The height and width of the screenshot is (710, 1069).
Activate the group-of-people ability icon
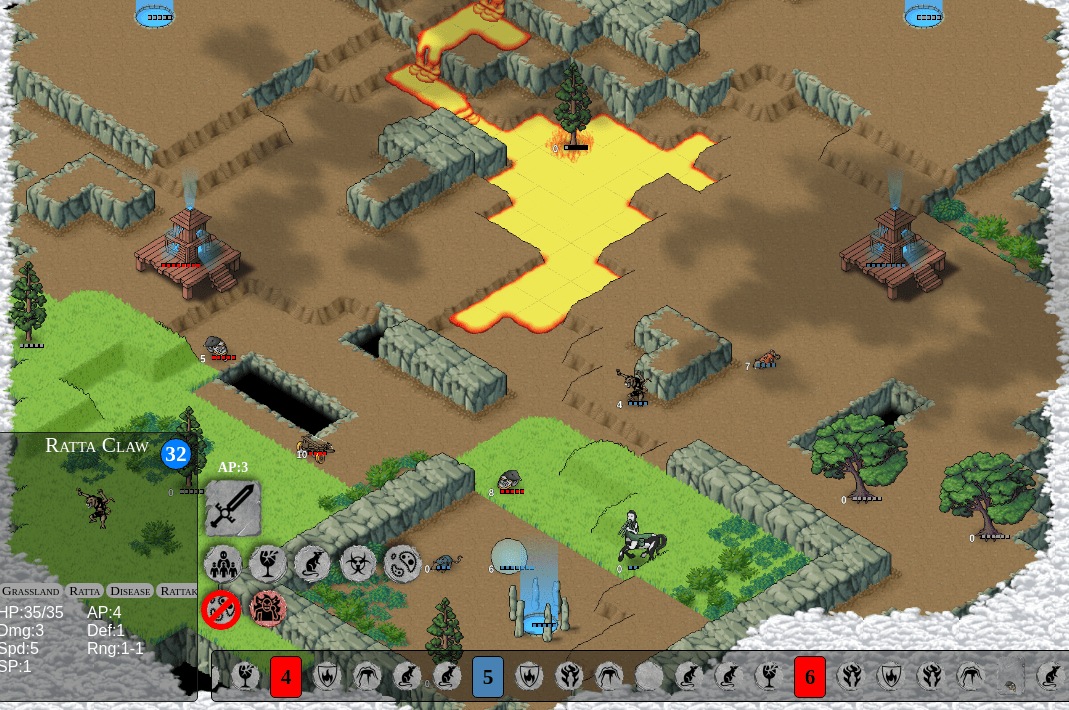(x=222, y=564)
